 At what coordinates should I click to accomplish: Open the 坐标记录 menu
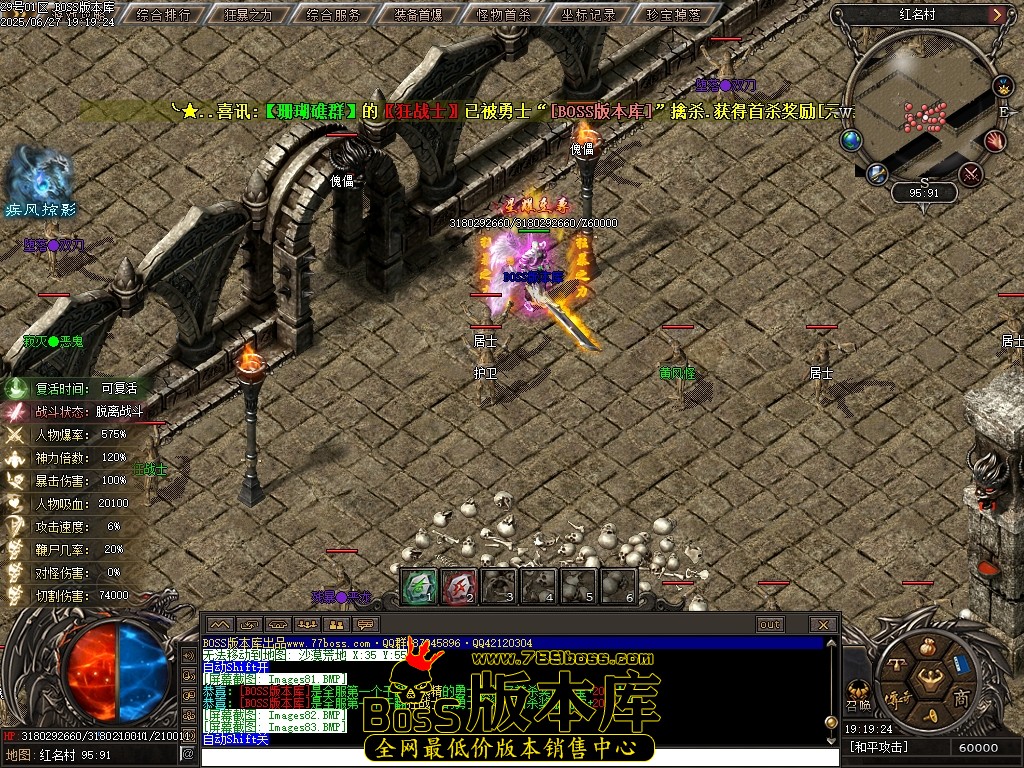pos(589,15)
